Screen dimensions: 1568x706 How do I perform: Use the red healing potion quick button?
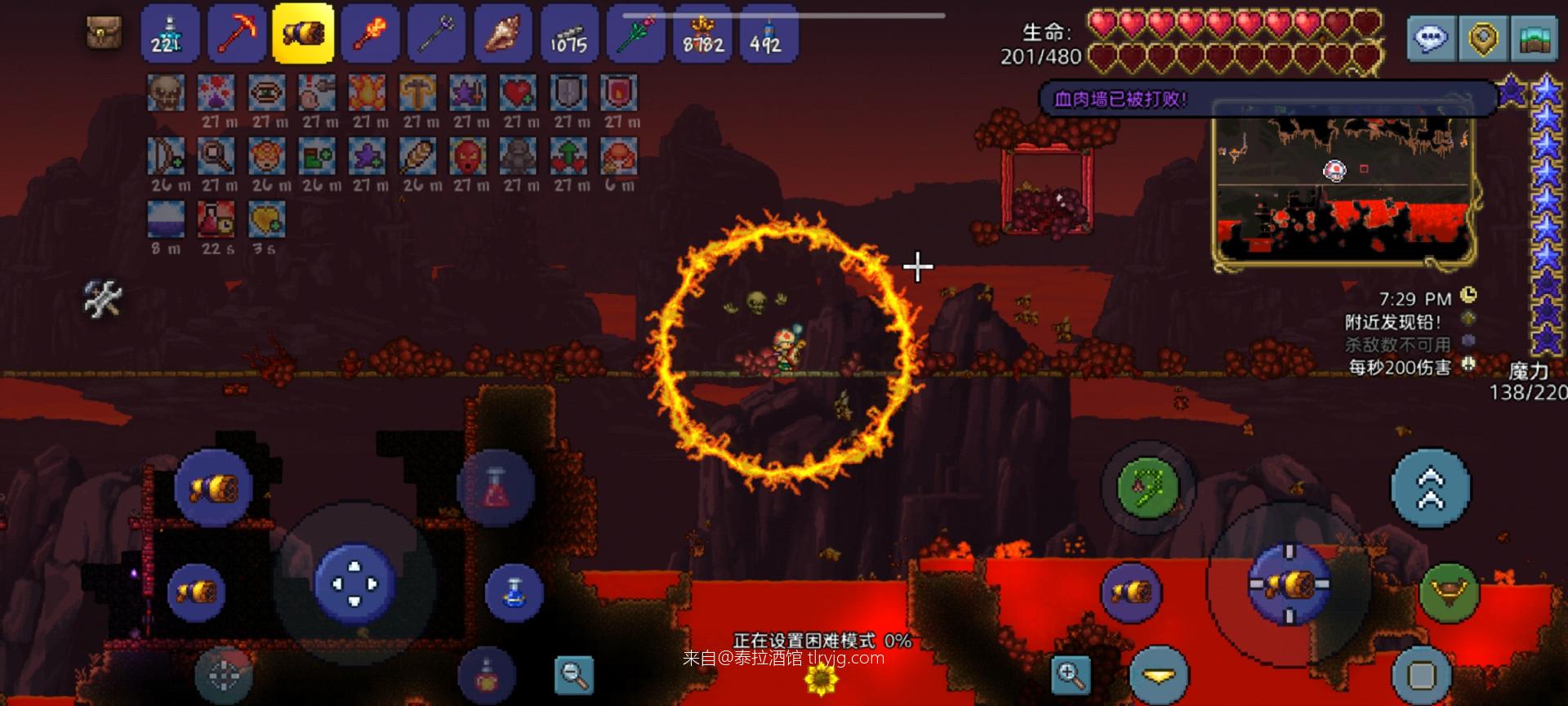click(496, 489)
